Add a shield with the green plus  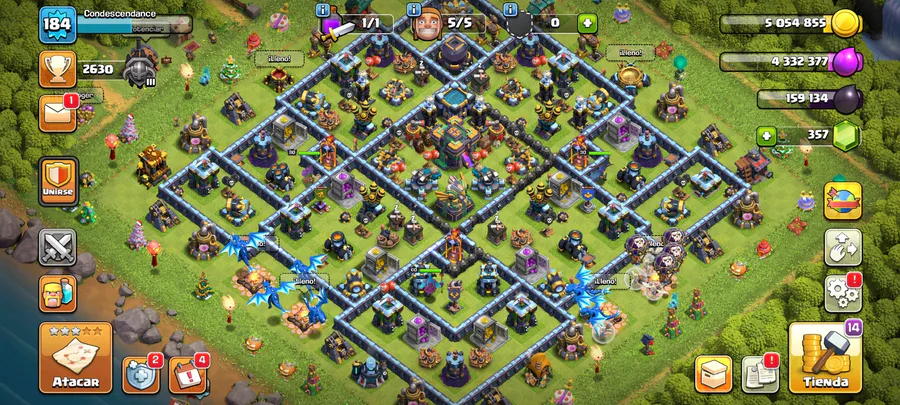[587, 22]
